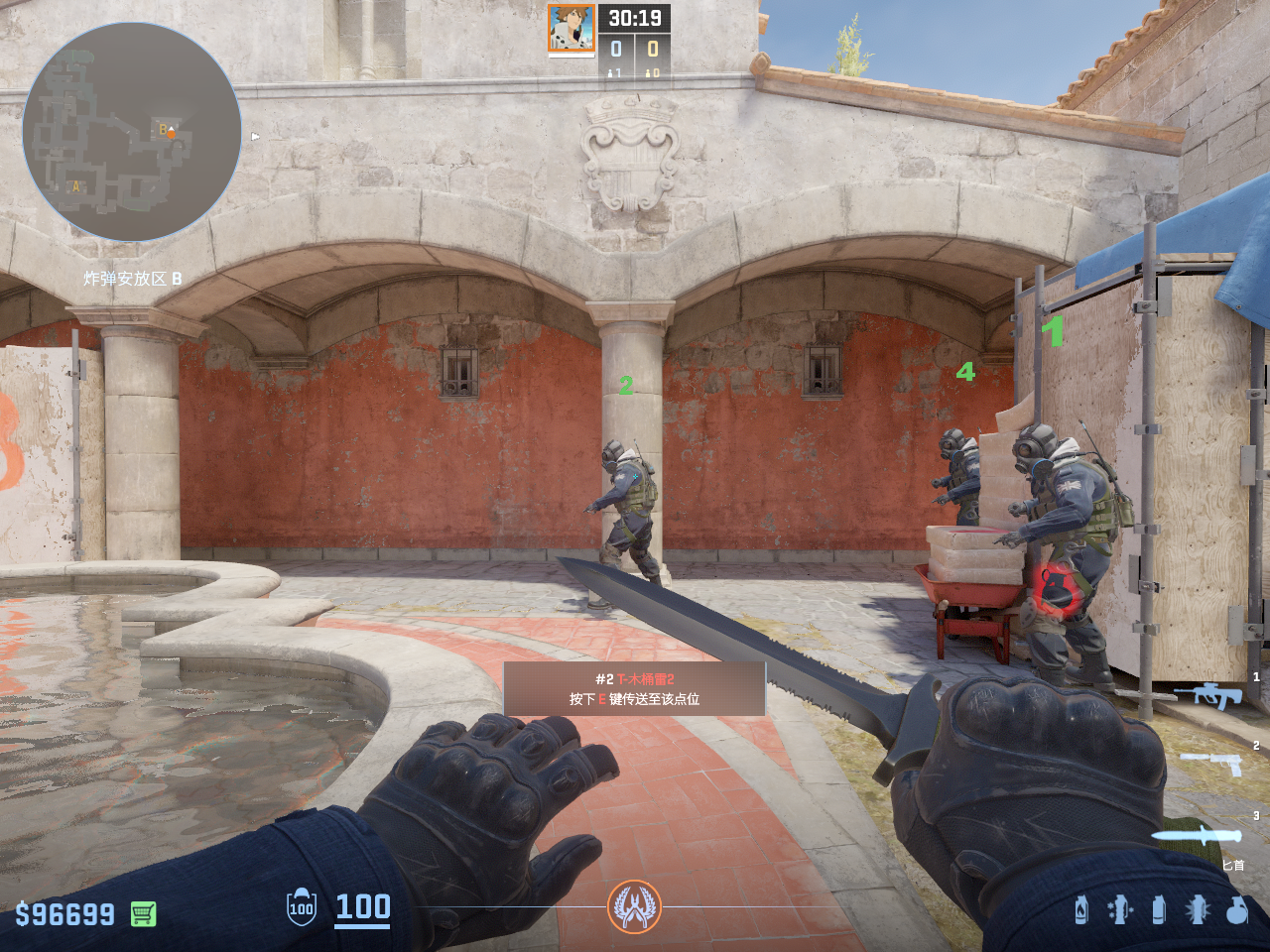Open the buy menu cart icon
Image resolution: width=1270 pixels, height=952 pixels.
point(144,913)
